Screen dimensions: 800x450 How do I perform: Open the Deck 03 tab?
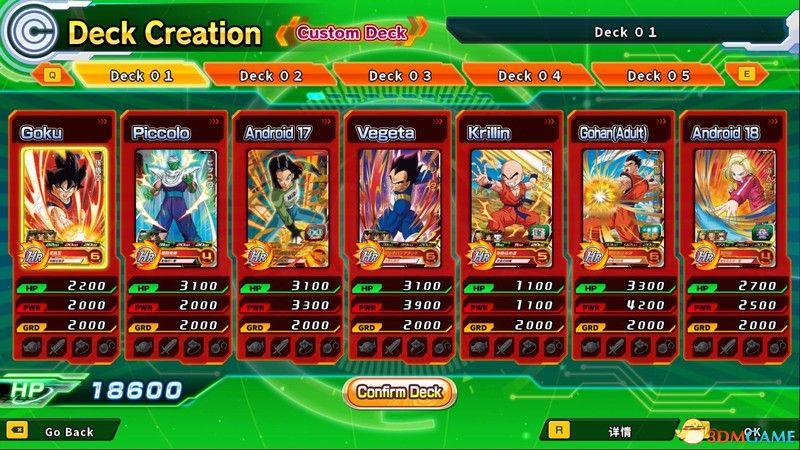click(400, 75)
